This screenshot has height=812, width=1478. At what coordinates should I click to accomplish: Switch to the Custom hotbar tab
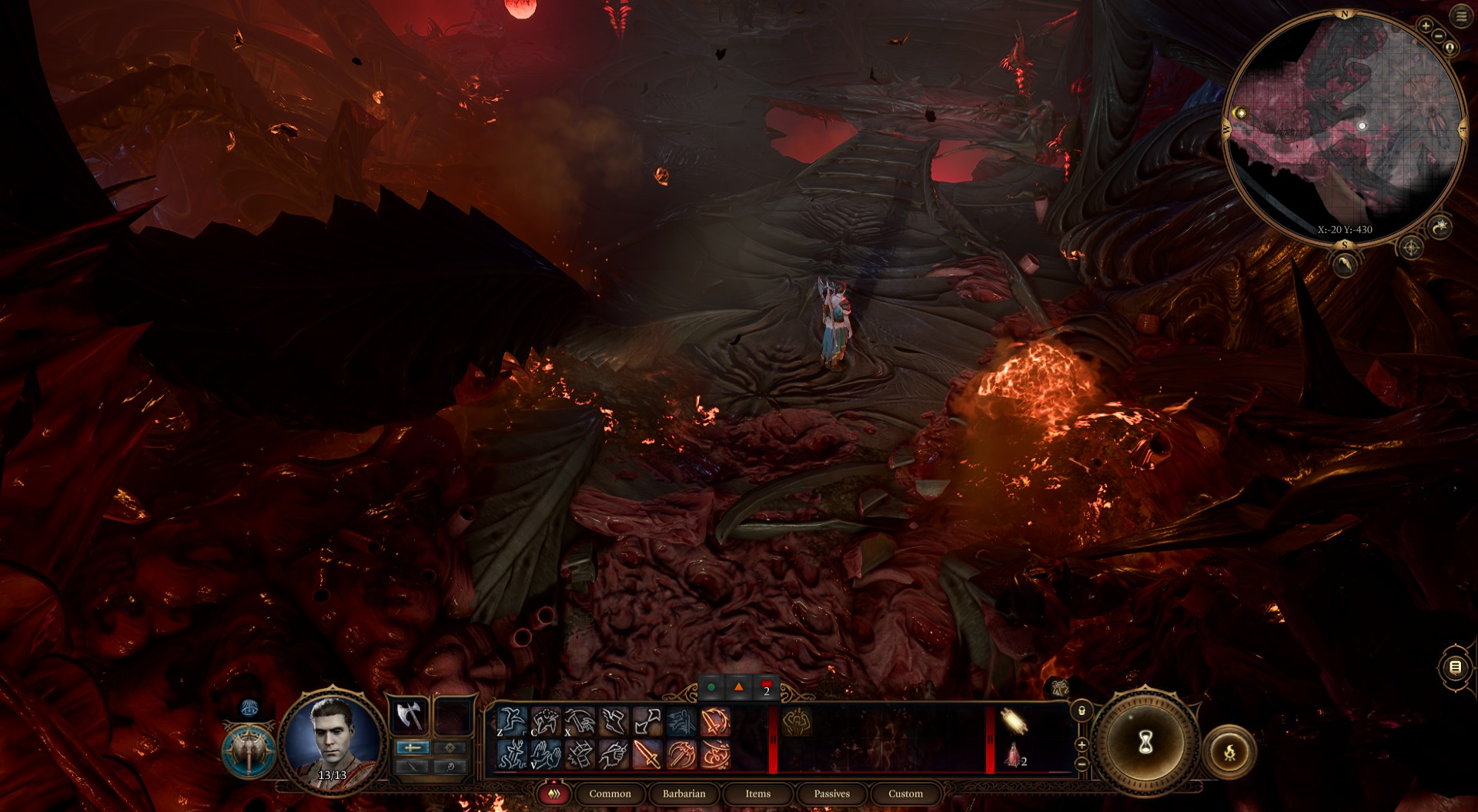[x=905, y=794]
